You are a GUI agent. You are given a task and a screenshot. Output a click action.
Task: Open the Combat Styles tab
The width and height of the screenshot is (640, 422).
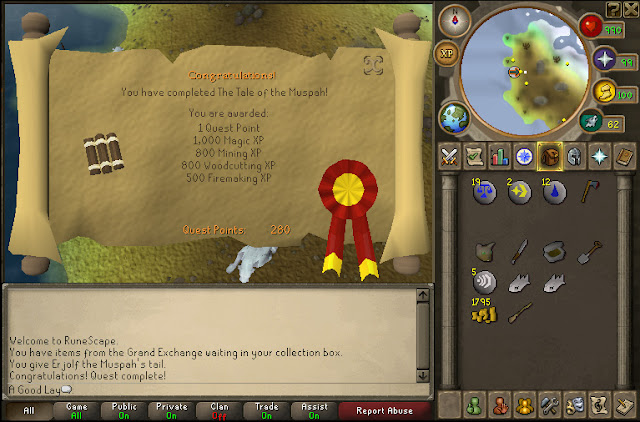[451, 155]
